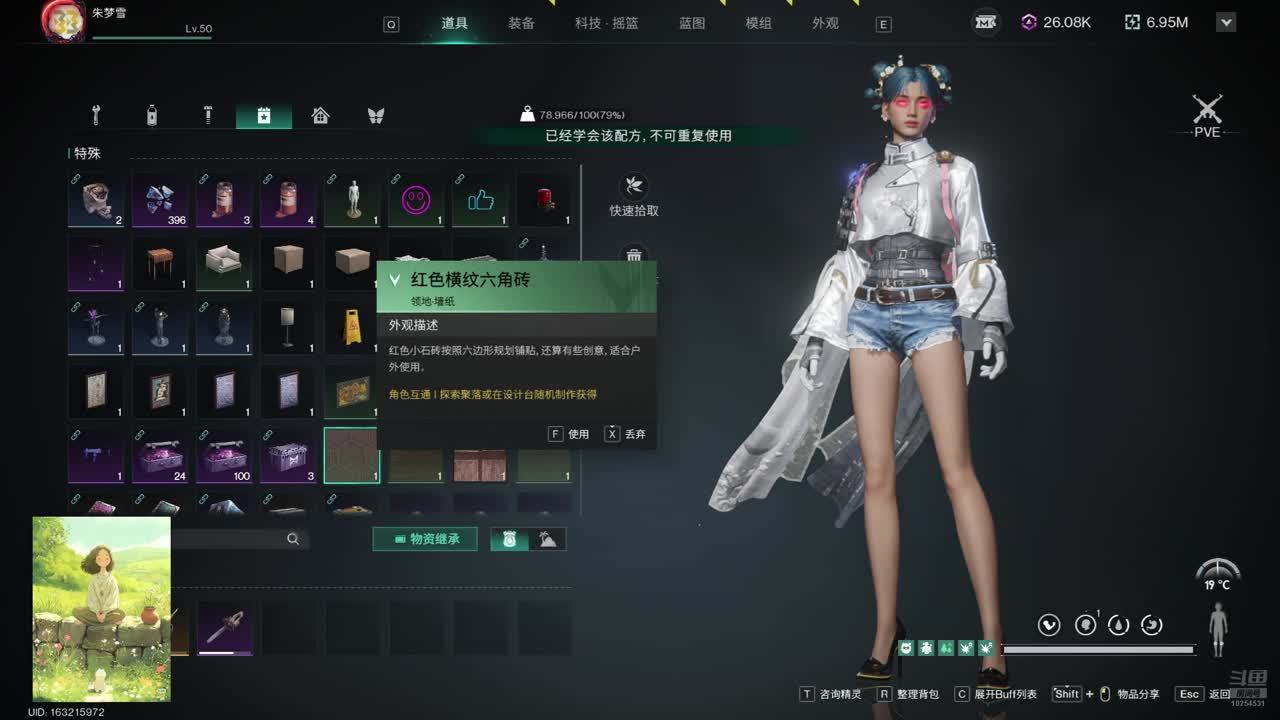1280x720 pixels.
Task: Click the 快速拾取 quick pickup button
Action: click(x=634, y=195)
